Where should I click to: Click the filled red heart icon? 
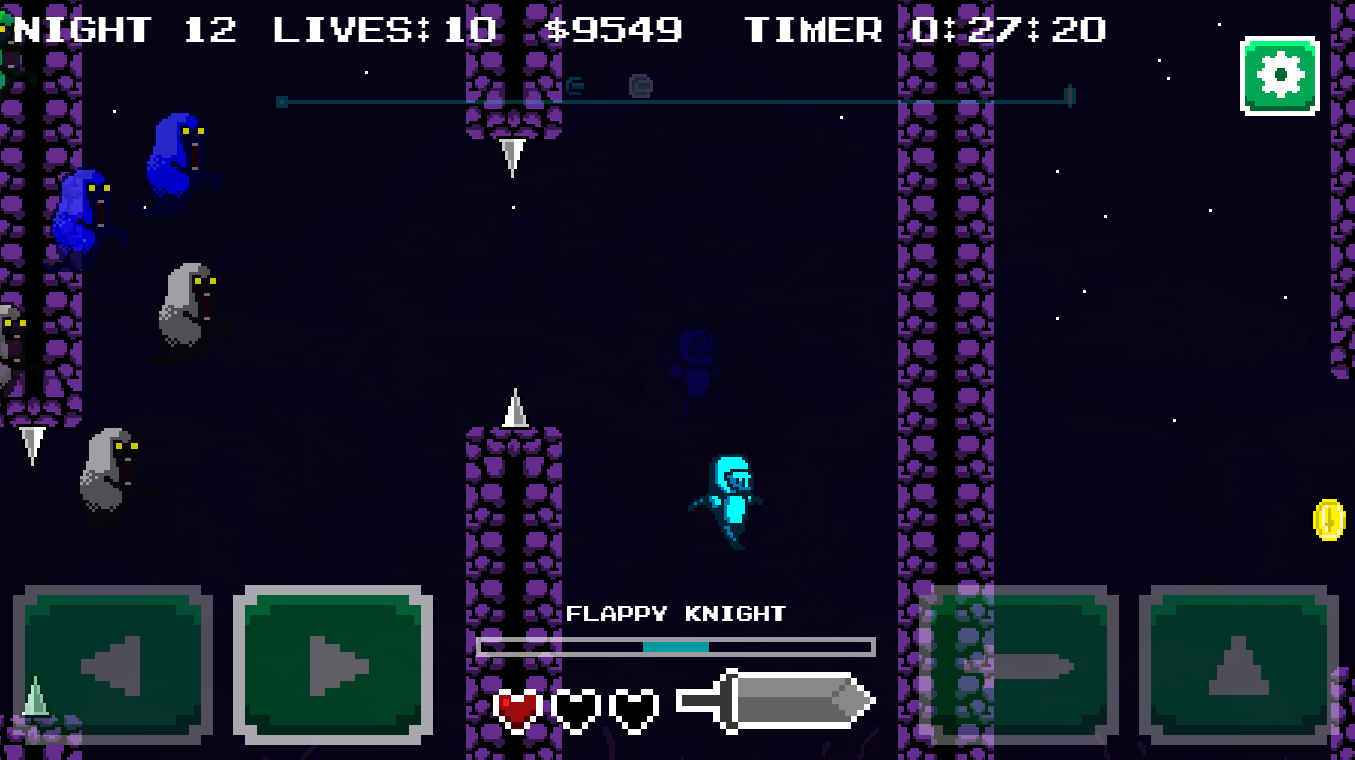point(516,705)
